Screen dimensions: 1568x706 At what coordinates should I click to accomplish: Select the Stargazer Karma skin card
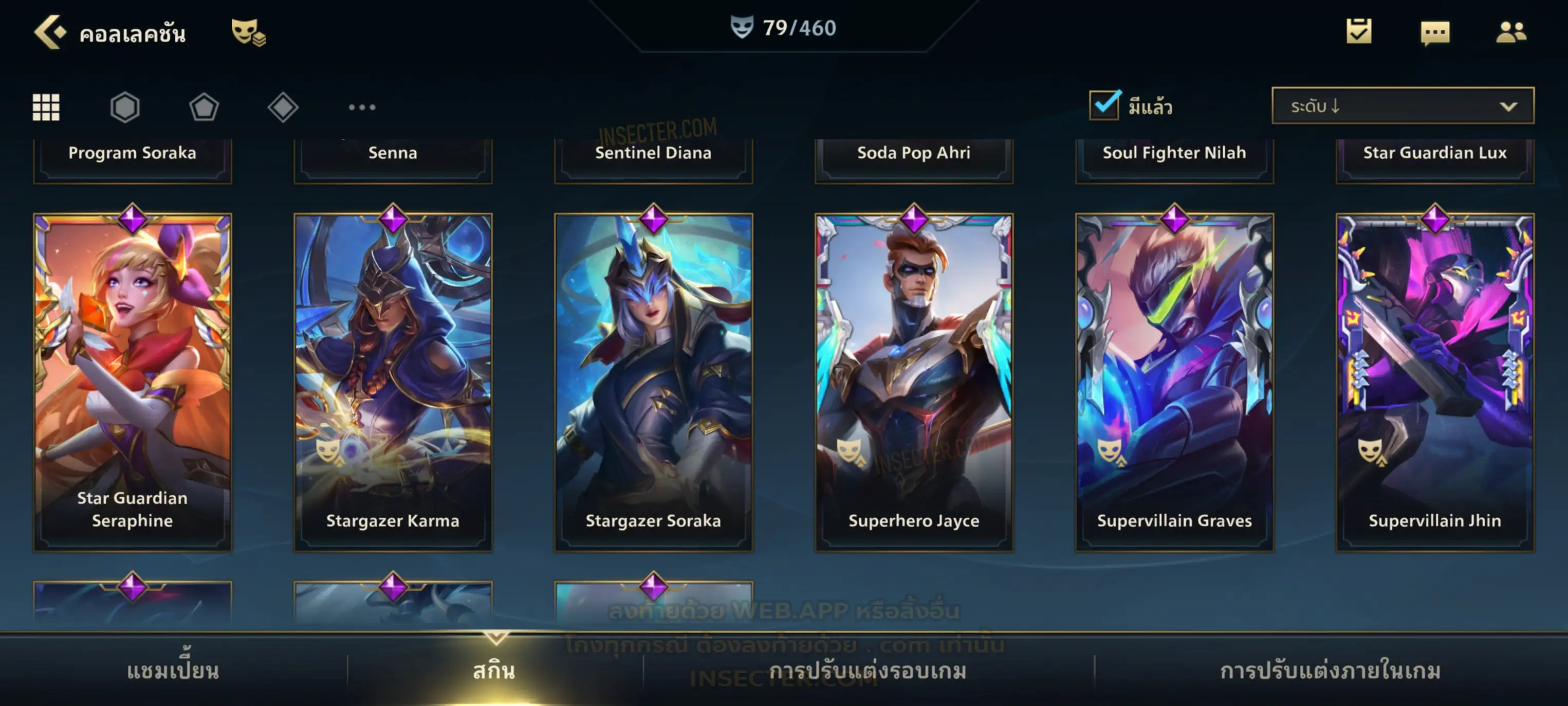[393, 382]
